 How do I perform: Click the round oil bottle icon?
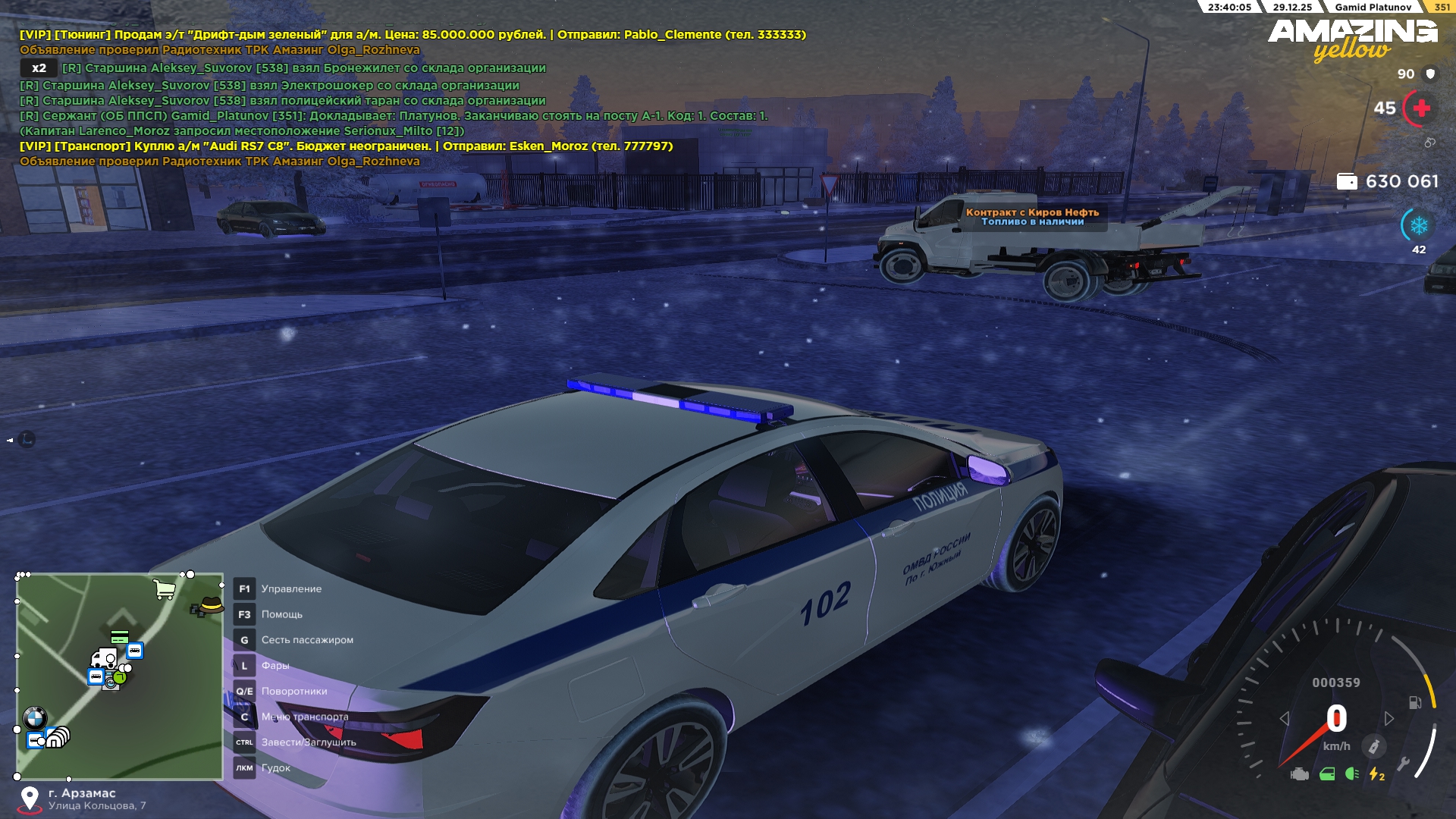click(1373, 746)
